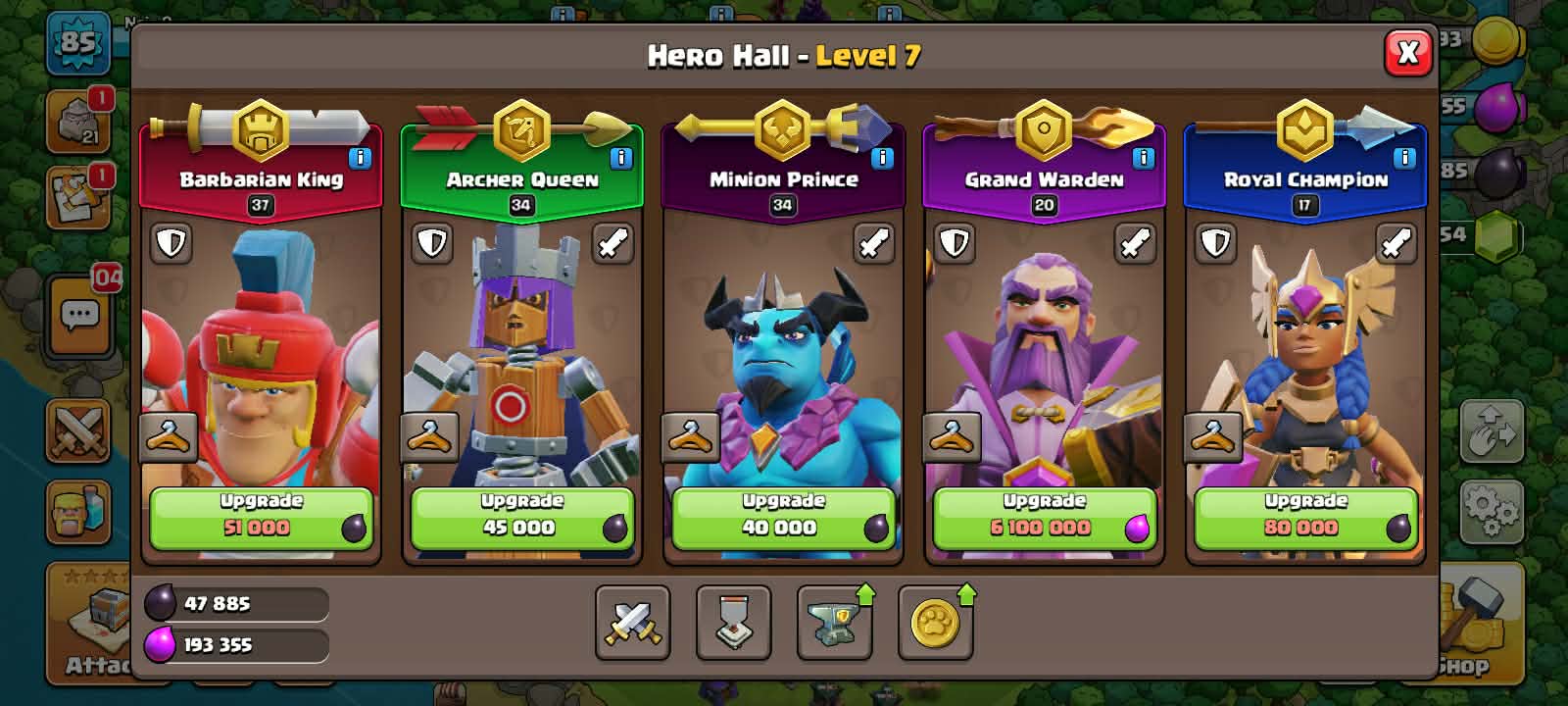The width and height of the screenshot is (1568, 706).
Task: Open the chat speech bubble
Action: pos(79,316)
